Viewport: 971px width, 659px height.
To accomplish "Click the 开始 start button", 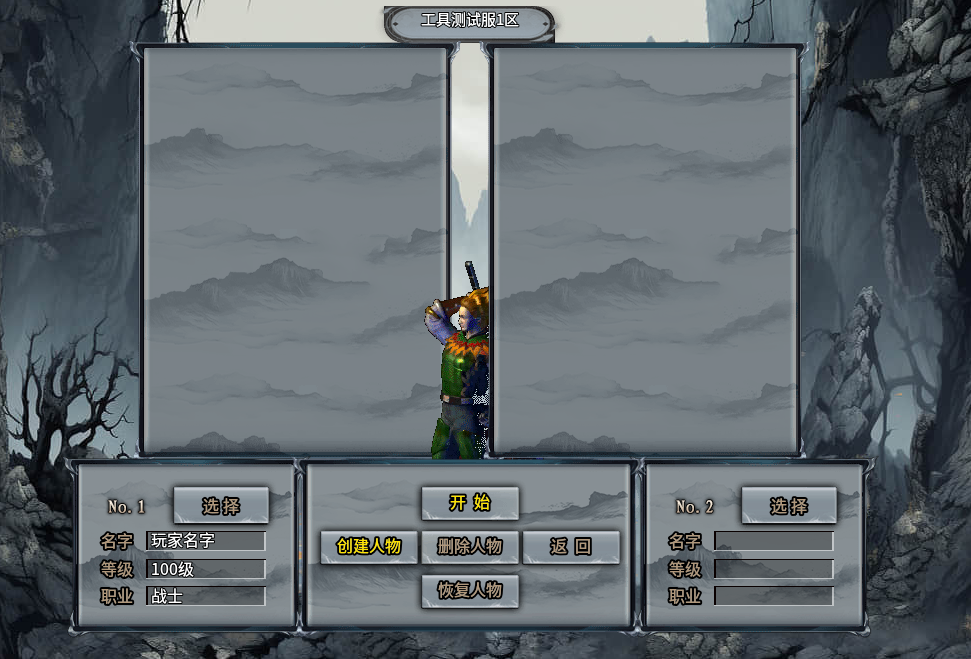I will 470,503.
